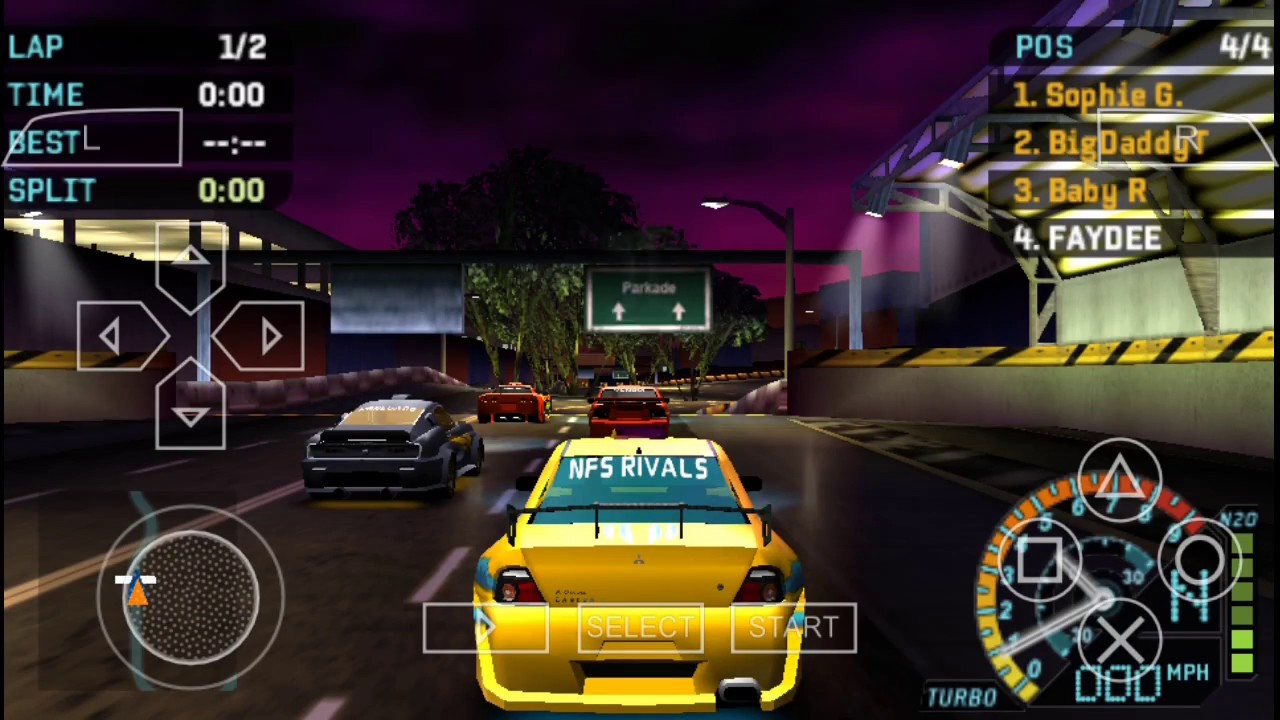Click the BEST lap time display
The height and width of the screenshot is (720, 1280).
click(x=130, y=142)
